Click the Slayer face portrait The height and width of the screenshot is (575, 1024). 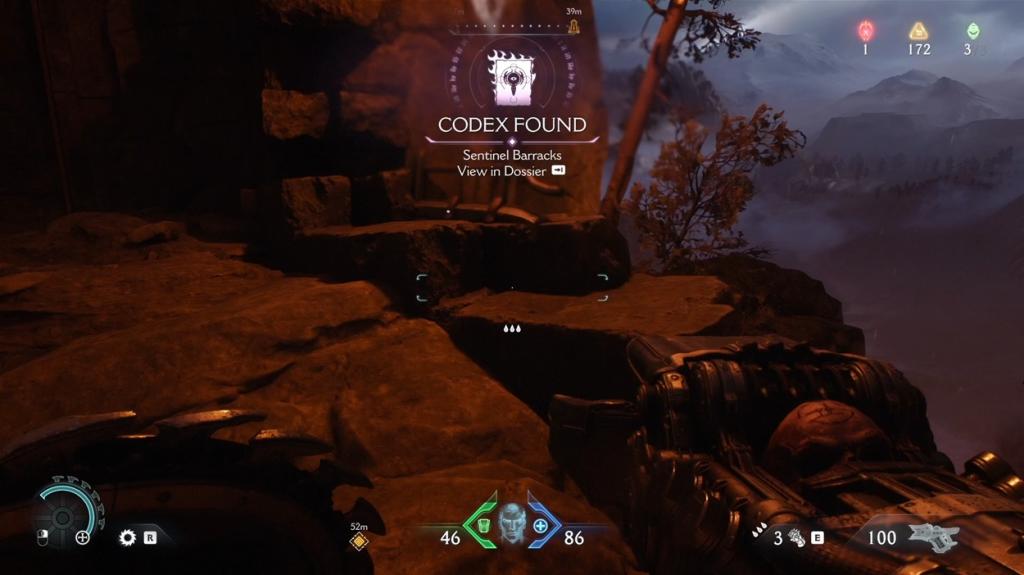point(512,523)
